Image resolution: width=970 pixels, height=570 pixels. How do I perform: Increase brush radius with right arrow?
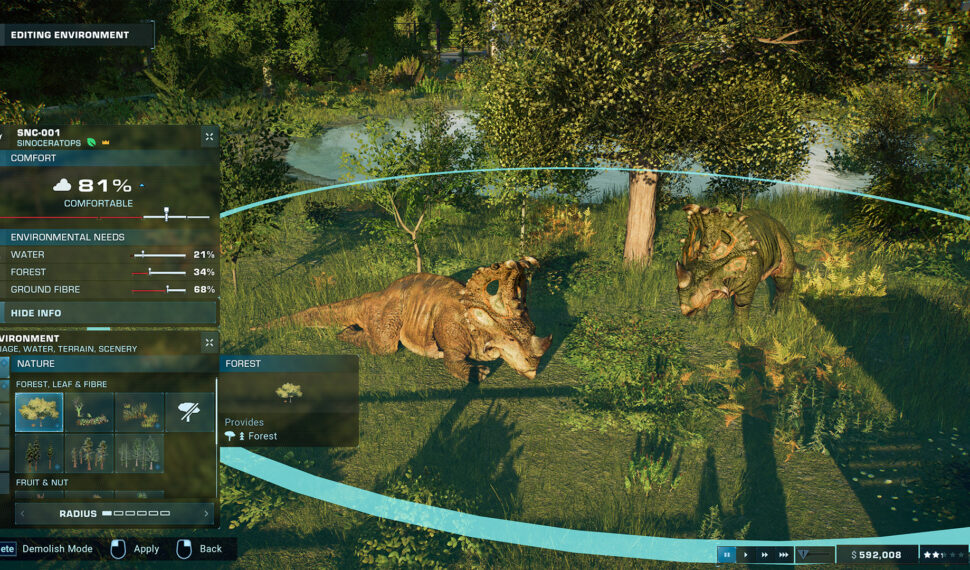pyautogui.click(x=207, y=514)
